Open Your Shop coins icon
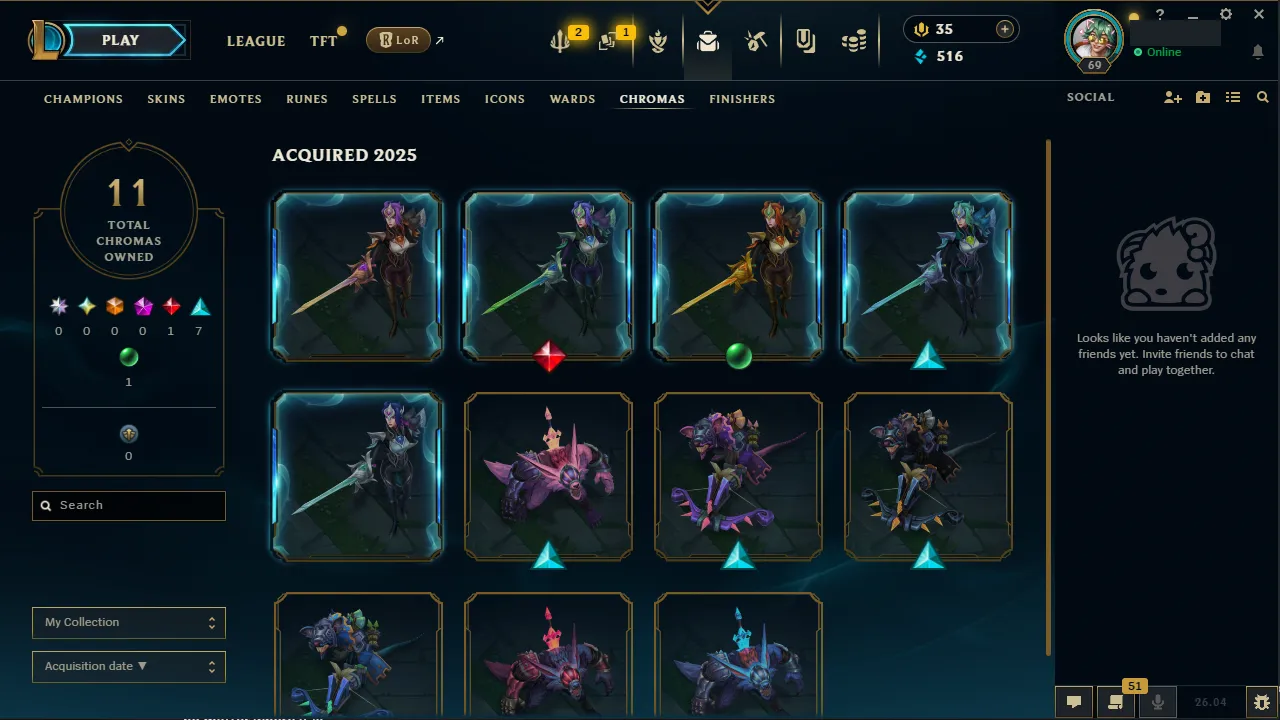 tap(854, 41)
